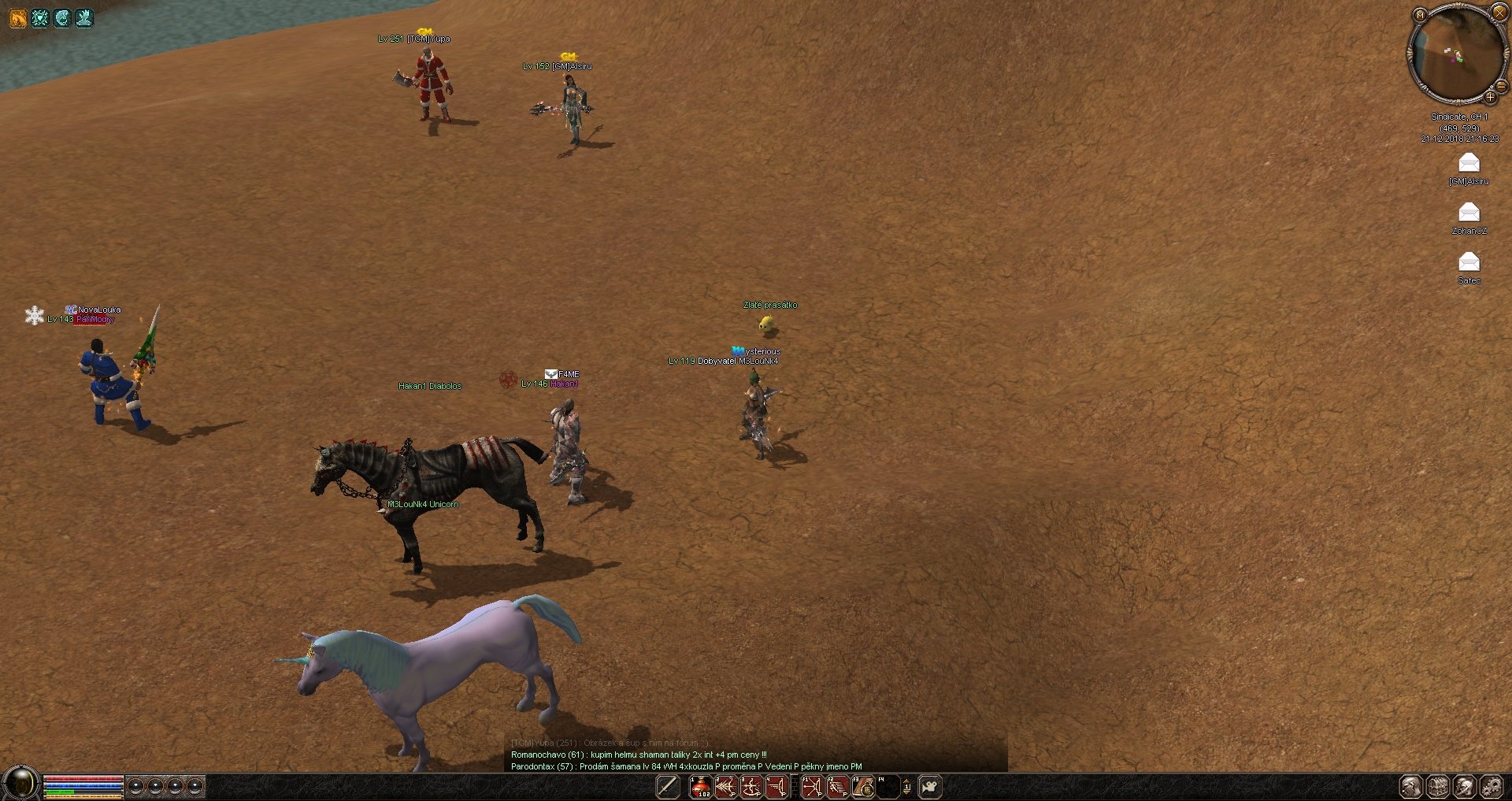
Task: Activate the crossed-arrows bow skill in slot F1
Action: coord(812,786)
